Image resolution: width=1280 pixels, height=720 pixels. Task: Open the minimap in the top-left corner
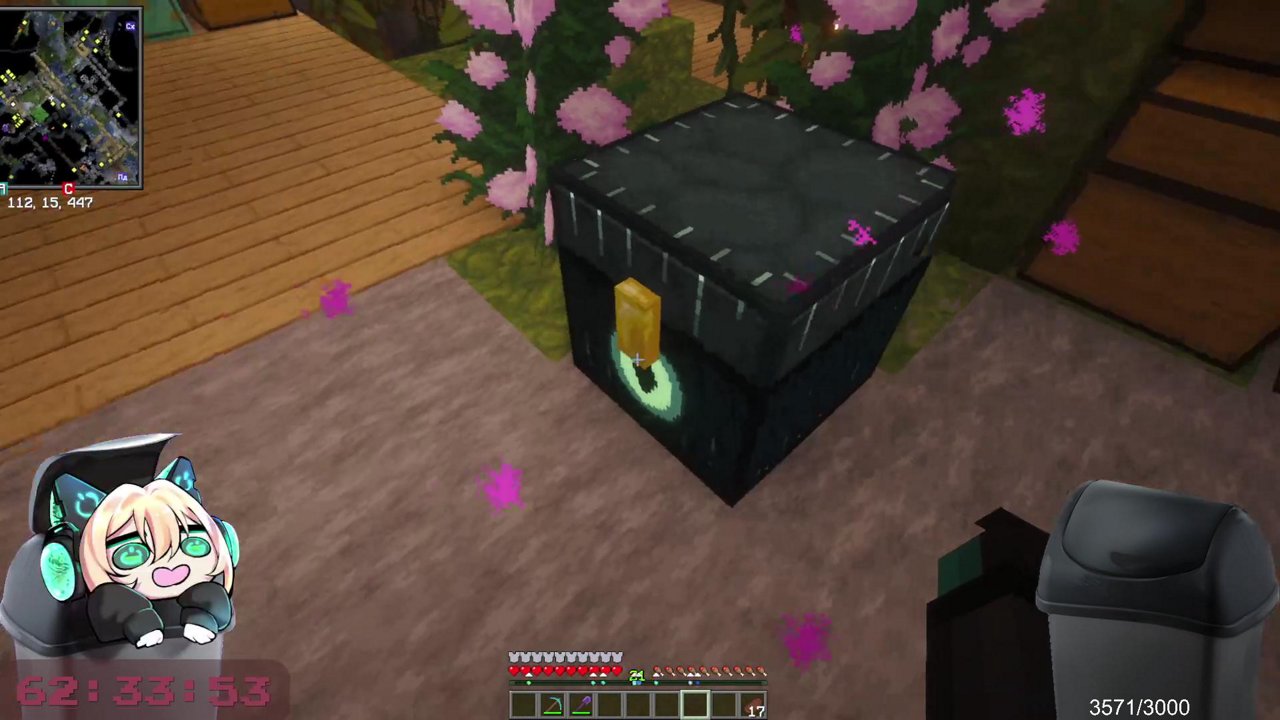click(x=72, y=95)
